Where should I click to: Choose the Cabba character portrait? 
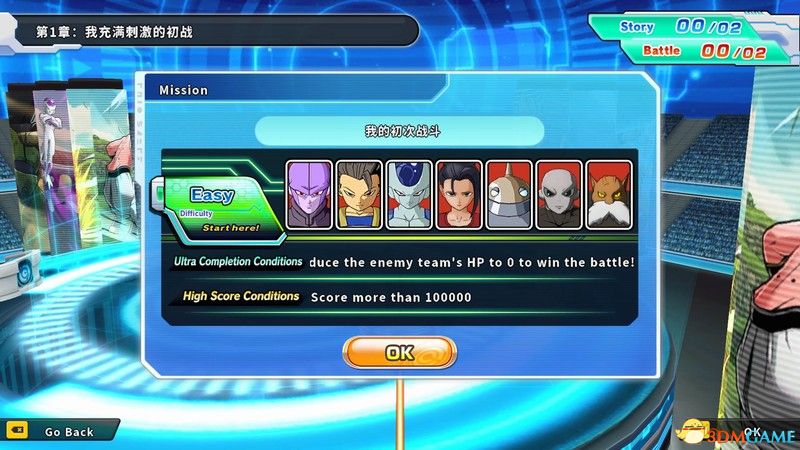pos(360,194)
